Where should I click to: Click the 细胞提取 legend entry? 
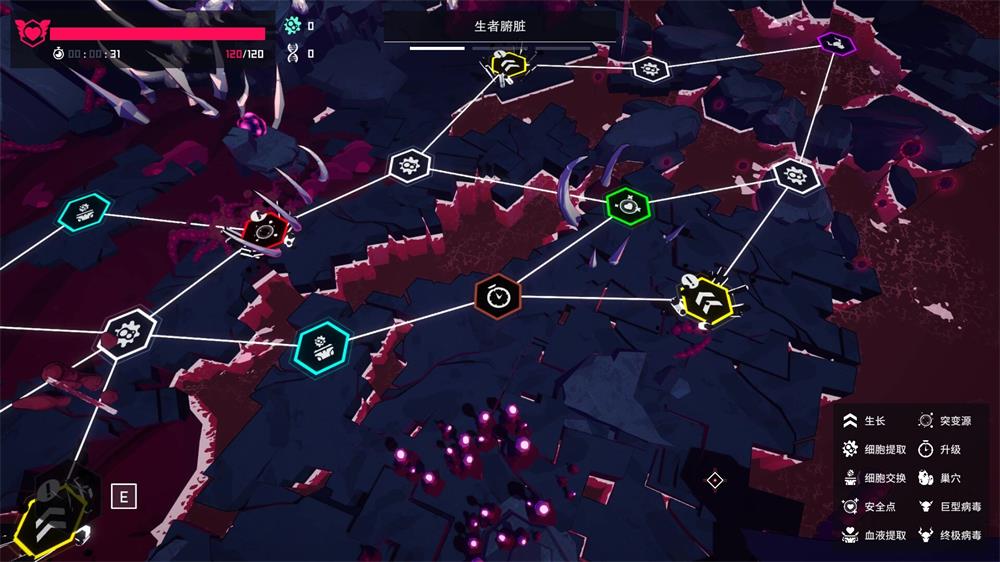(x=874, y=450)
